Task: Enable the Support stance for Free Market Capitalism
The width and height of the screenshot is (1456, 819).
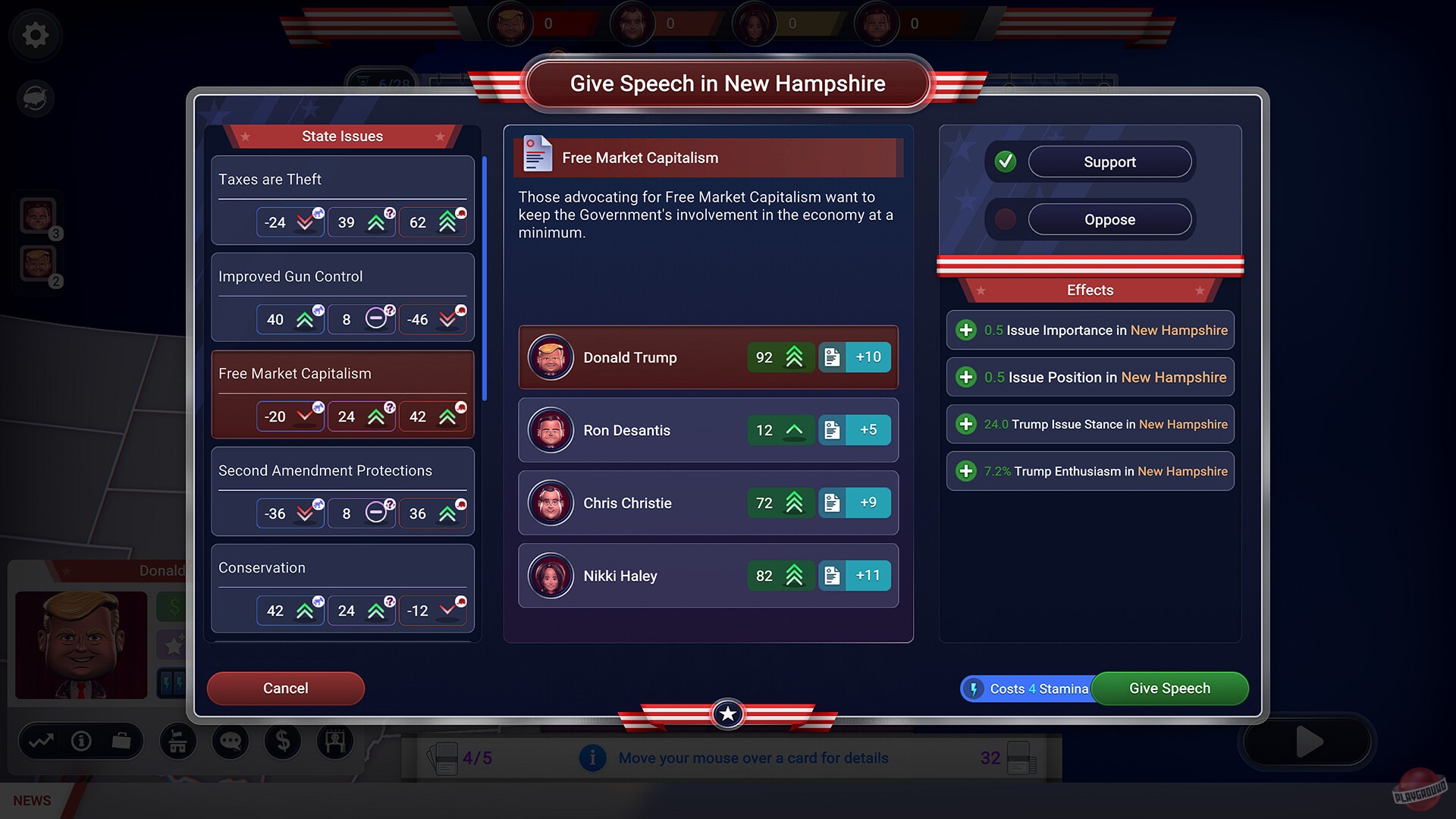Action: (1109, 162)
